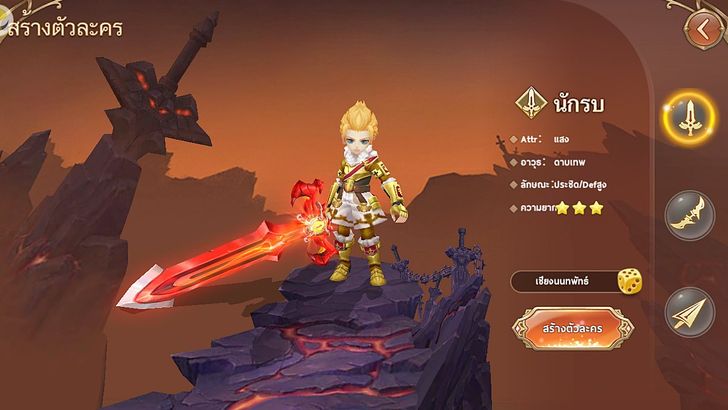This screenshot has width=728, height=410.
Task: Go back using the top-right arrow button
Action: 703,26
